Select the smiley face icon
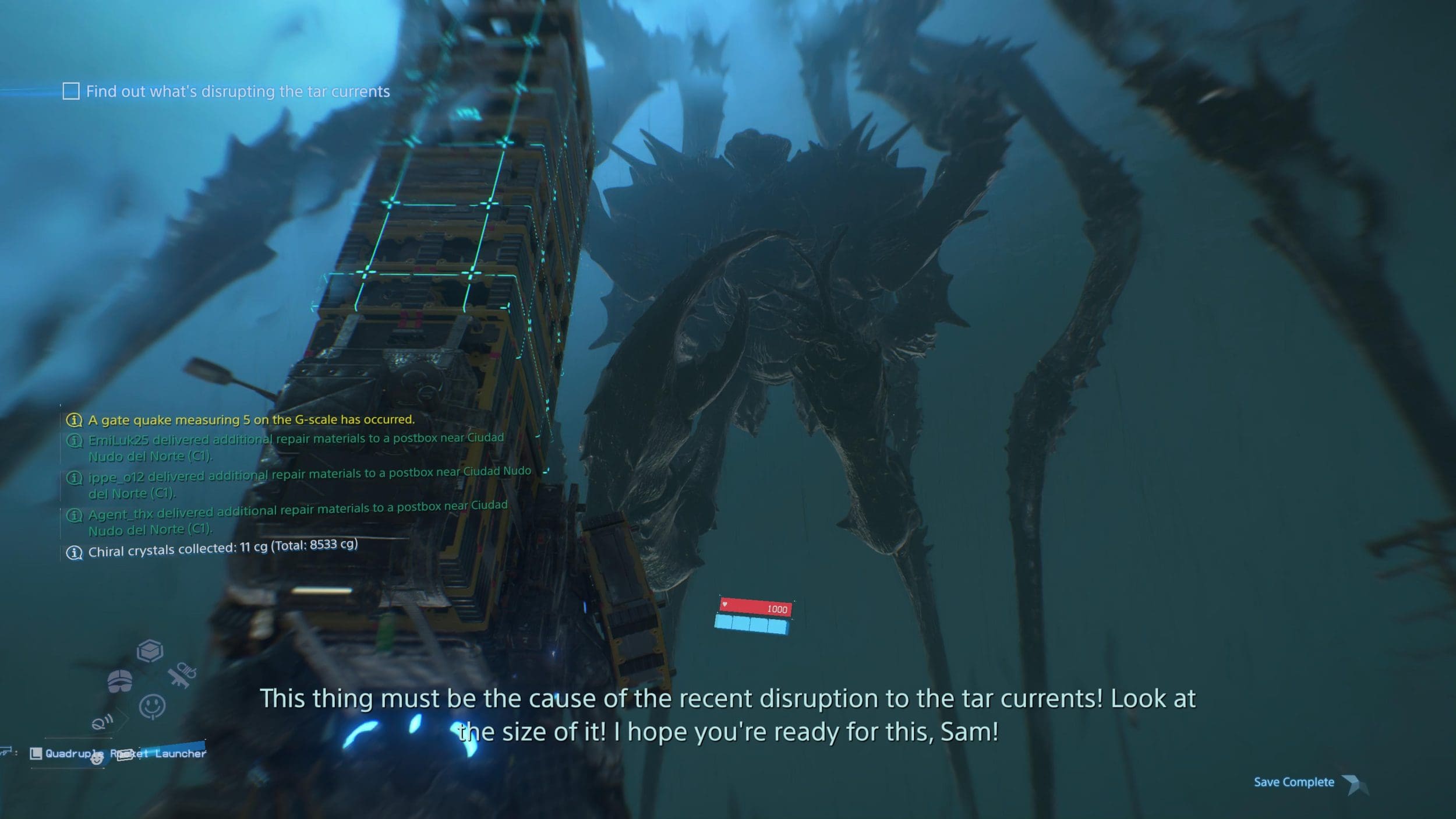Image resolution: width=1456 pixels, height=819 pixels. (152, 706)
